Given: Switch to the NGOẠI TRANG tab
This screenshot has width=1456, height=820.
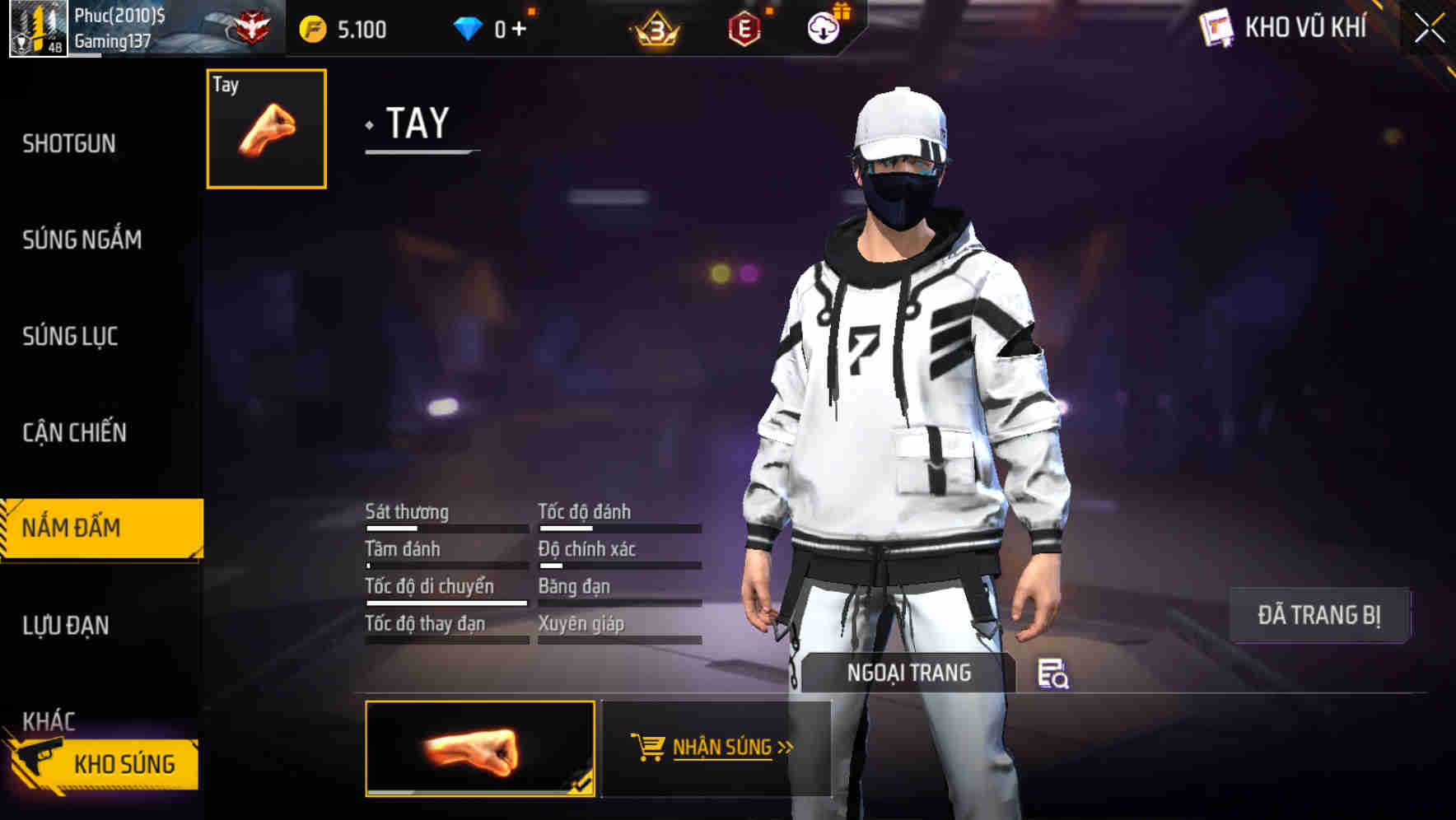Looking at the screenshot, I should click(x=908, y=672).
